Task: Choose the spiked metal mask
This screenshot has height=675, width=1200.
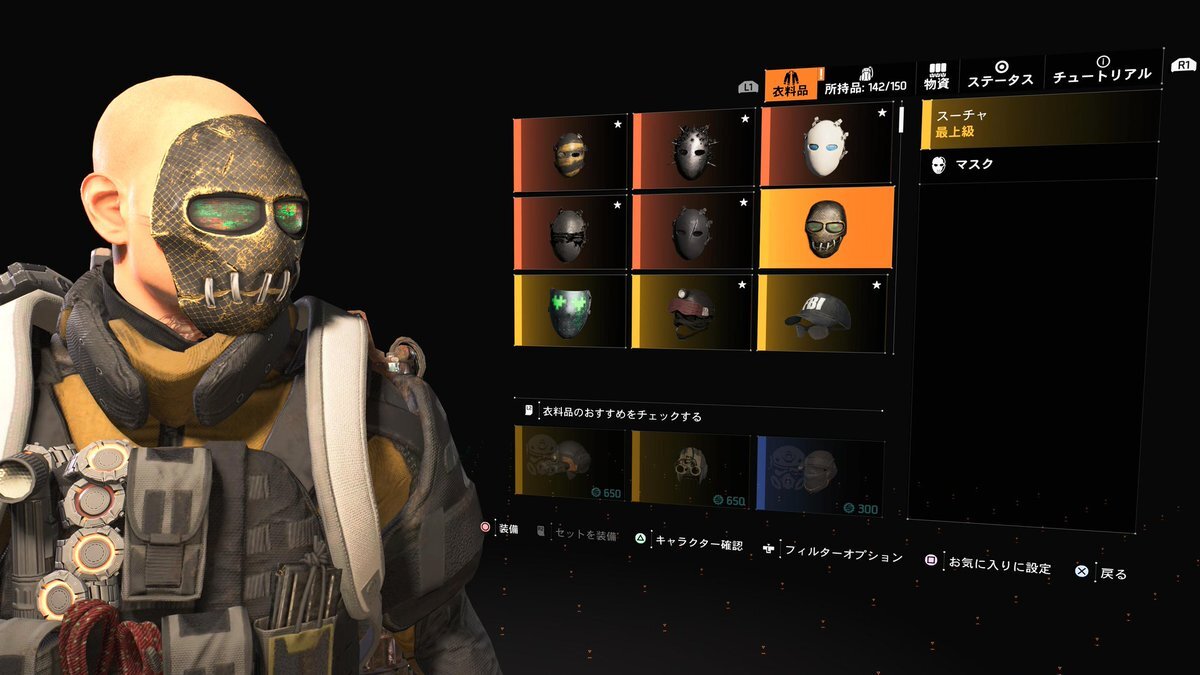Action: click(x=692, y=152)
